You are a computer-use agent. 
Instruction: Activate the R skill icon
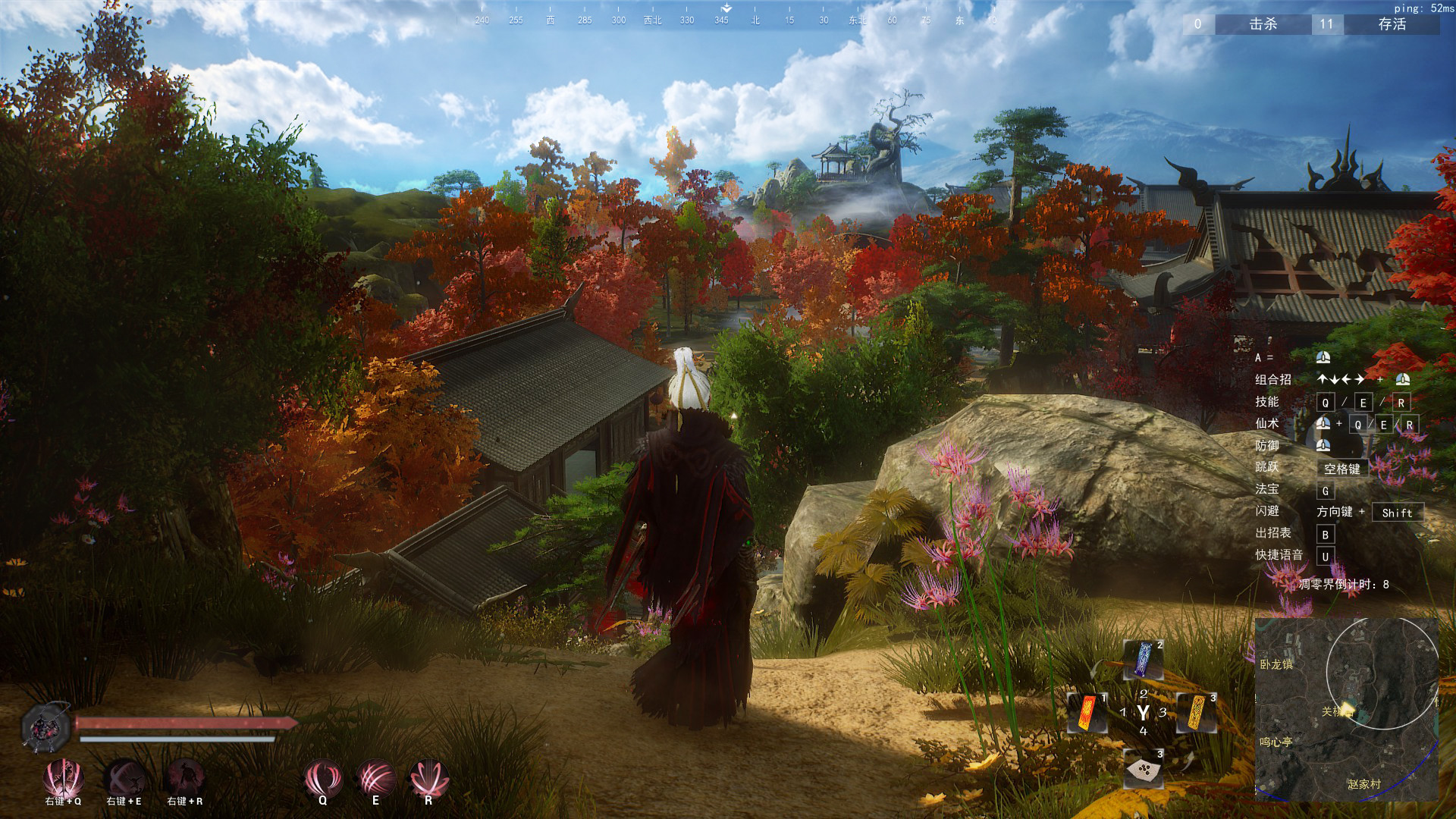[x=428, y=779]
